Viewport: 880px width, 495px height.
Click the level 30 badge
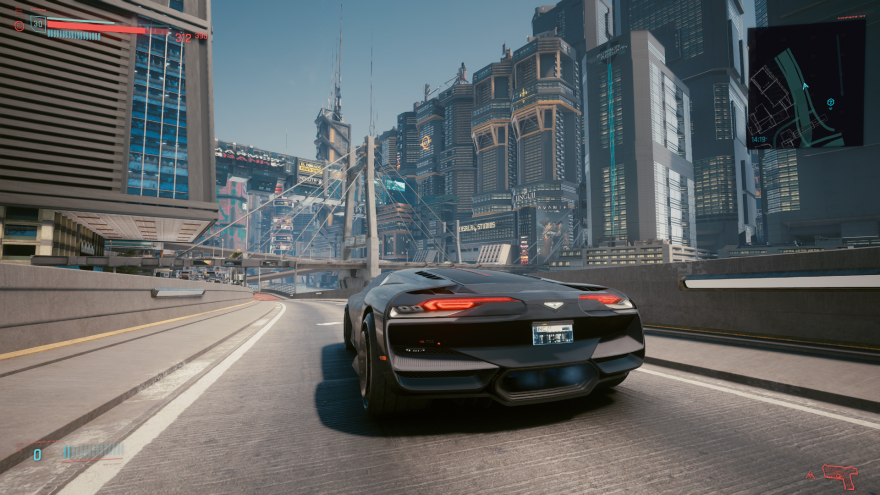pyautogui.click(x=38, y=22)
